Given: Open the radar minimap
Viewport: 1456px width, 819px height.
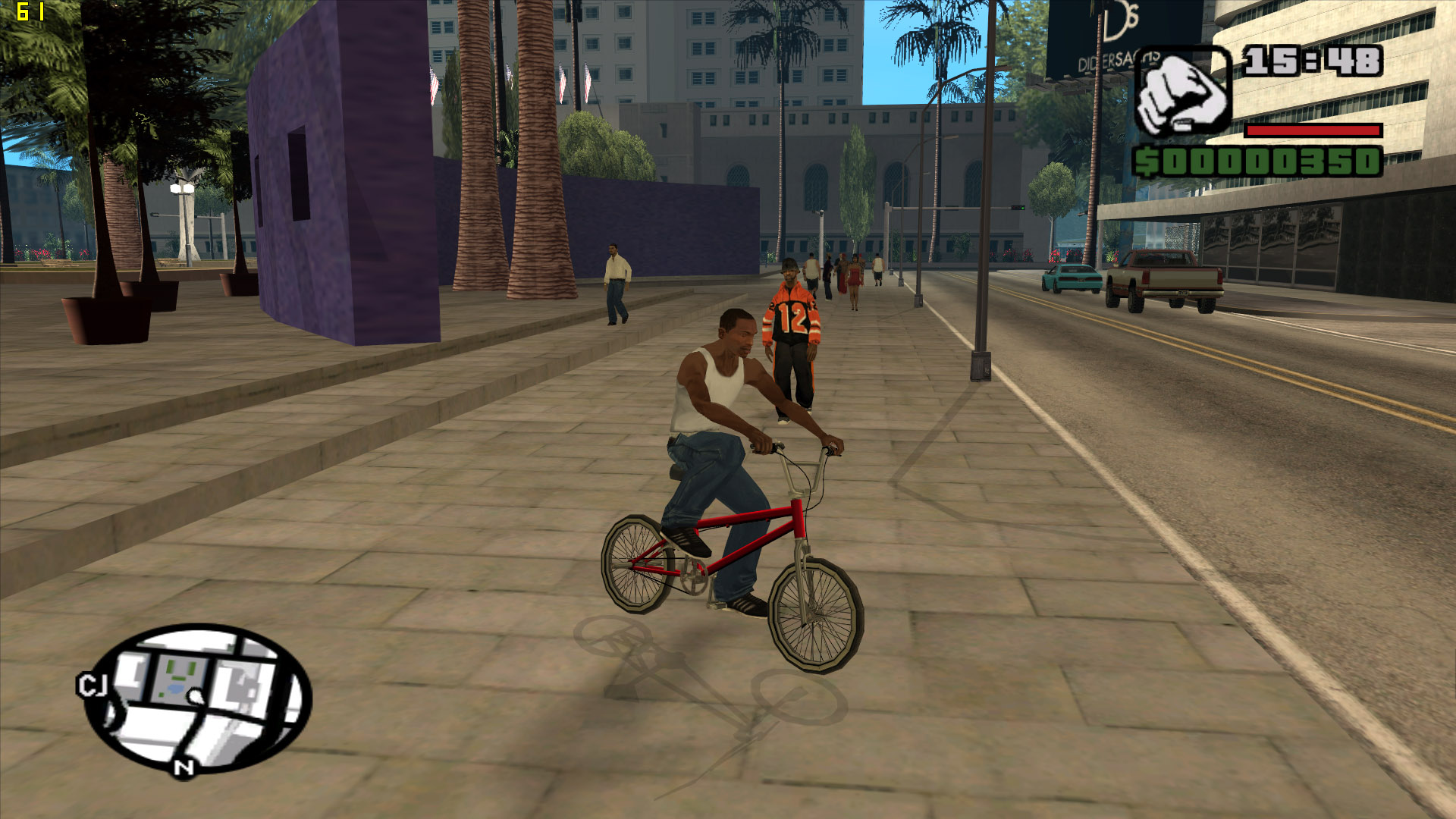Looking at the screenshot, I should (199, 698).
